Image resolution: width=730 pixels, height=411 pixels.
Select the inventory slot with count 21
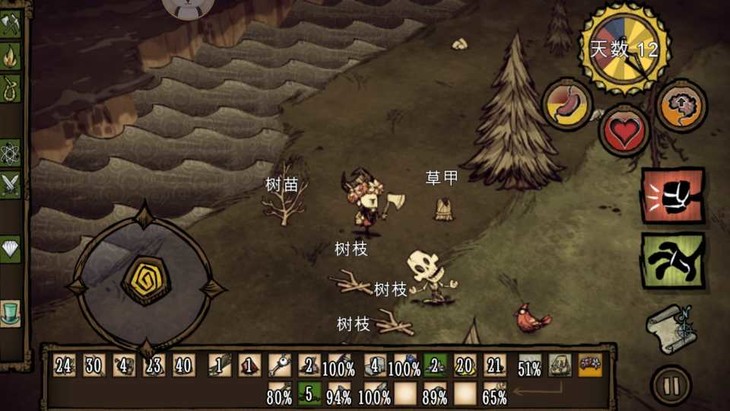(x=494, y=366)
